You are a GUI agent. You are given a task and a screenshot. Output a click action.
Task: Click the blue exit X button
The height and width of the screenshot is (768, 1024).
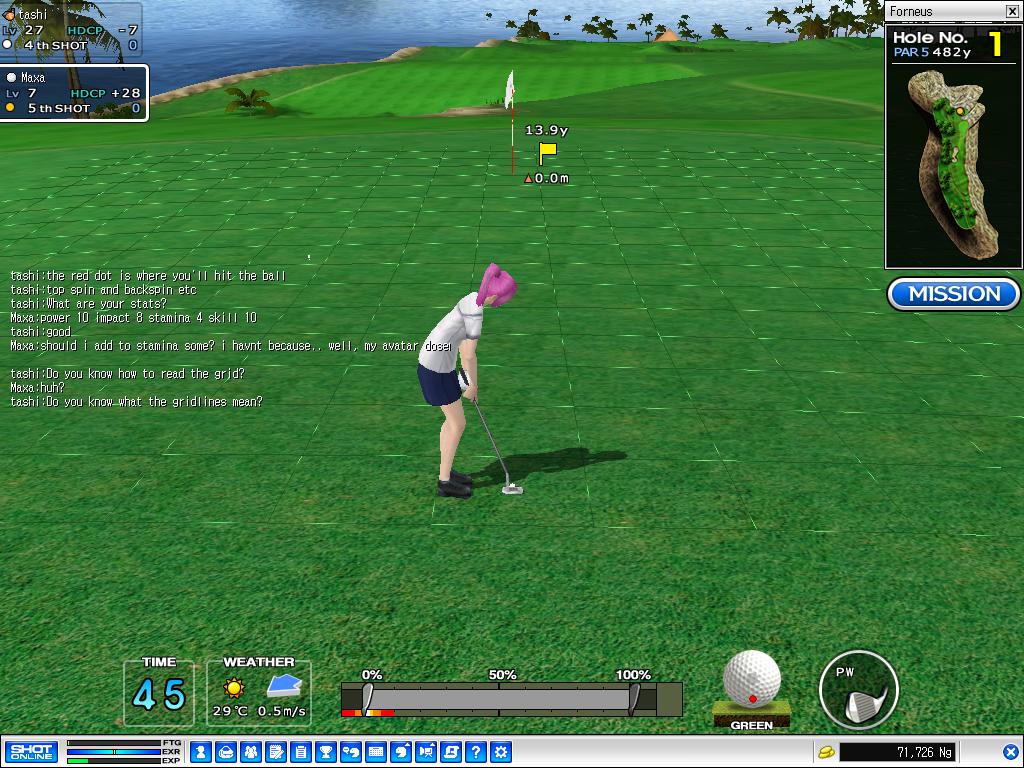tap(1011, 752)
